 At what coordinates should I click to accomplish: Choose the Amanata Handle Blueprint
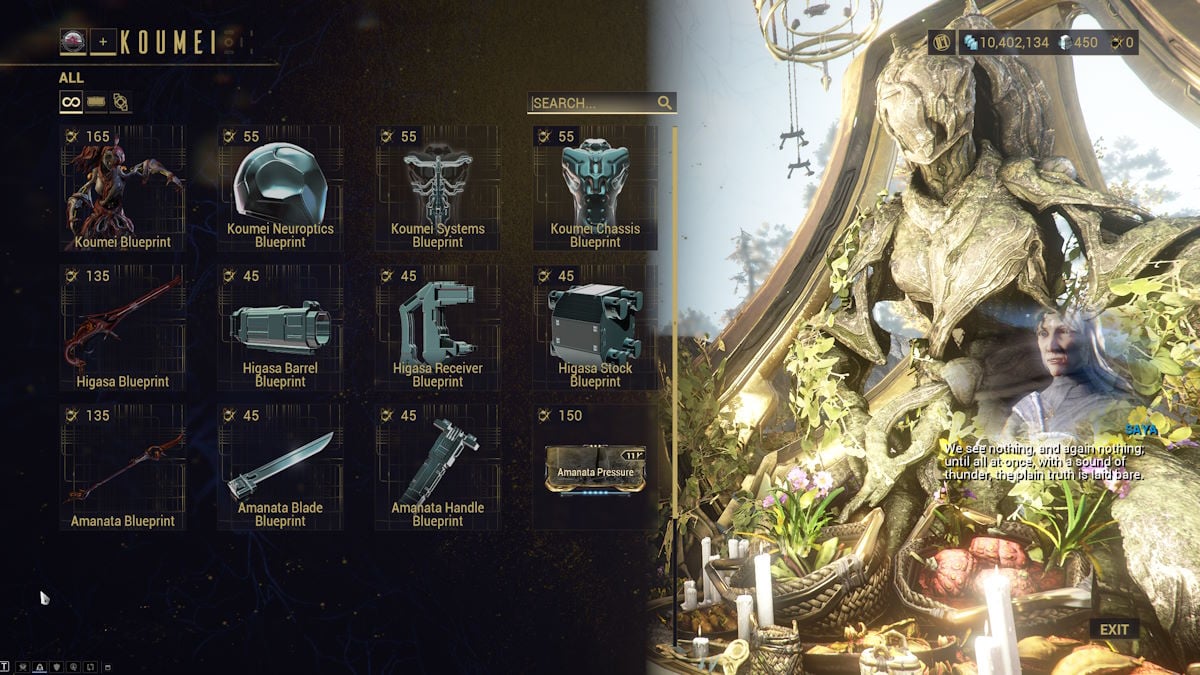click(x=437, y=467)
